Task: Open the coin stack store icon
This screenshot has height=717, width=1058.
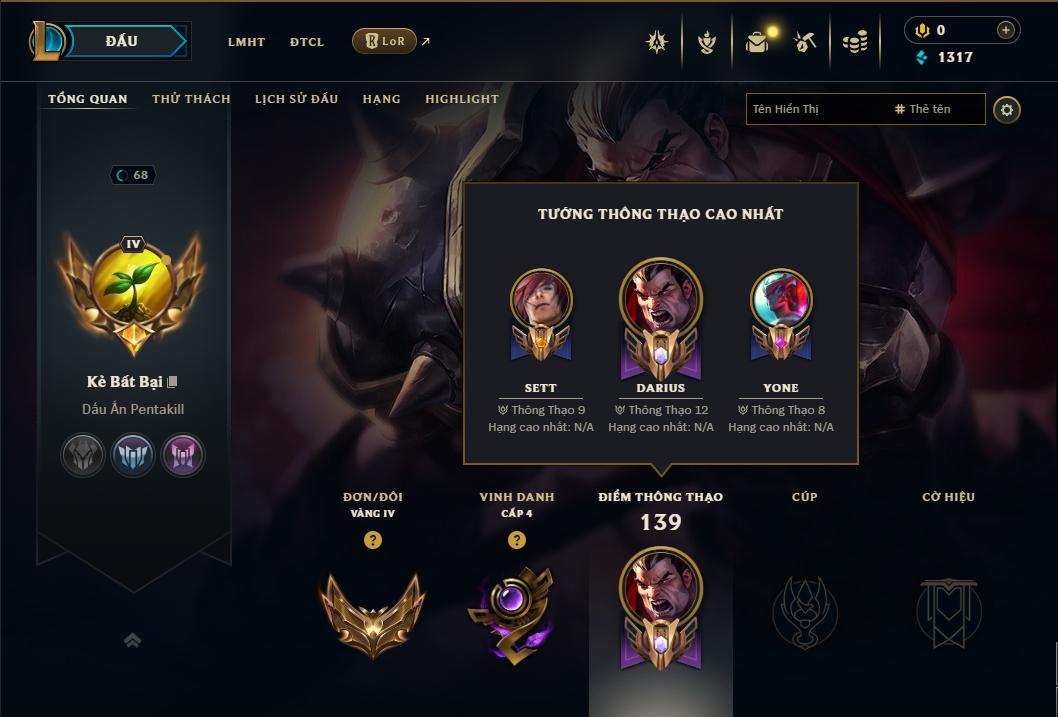Action: click(x=854, y=42)
